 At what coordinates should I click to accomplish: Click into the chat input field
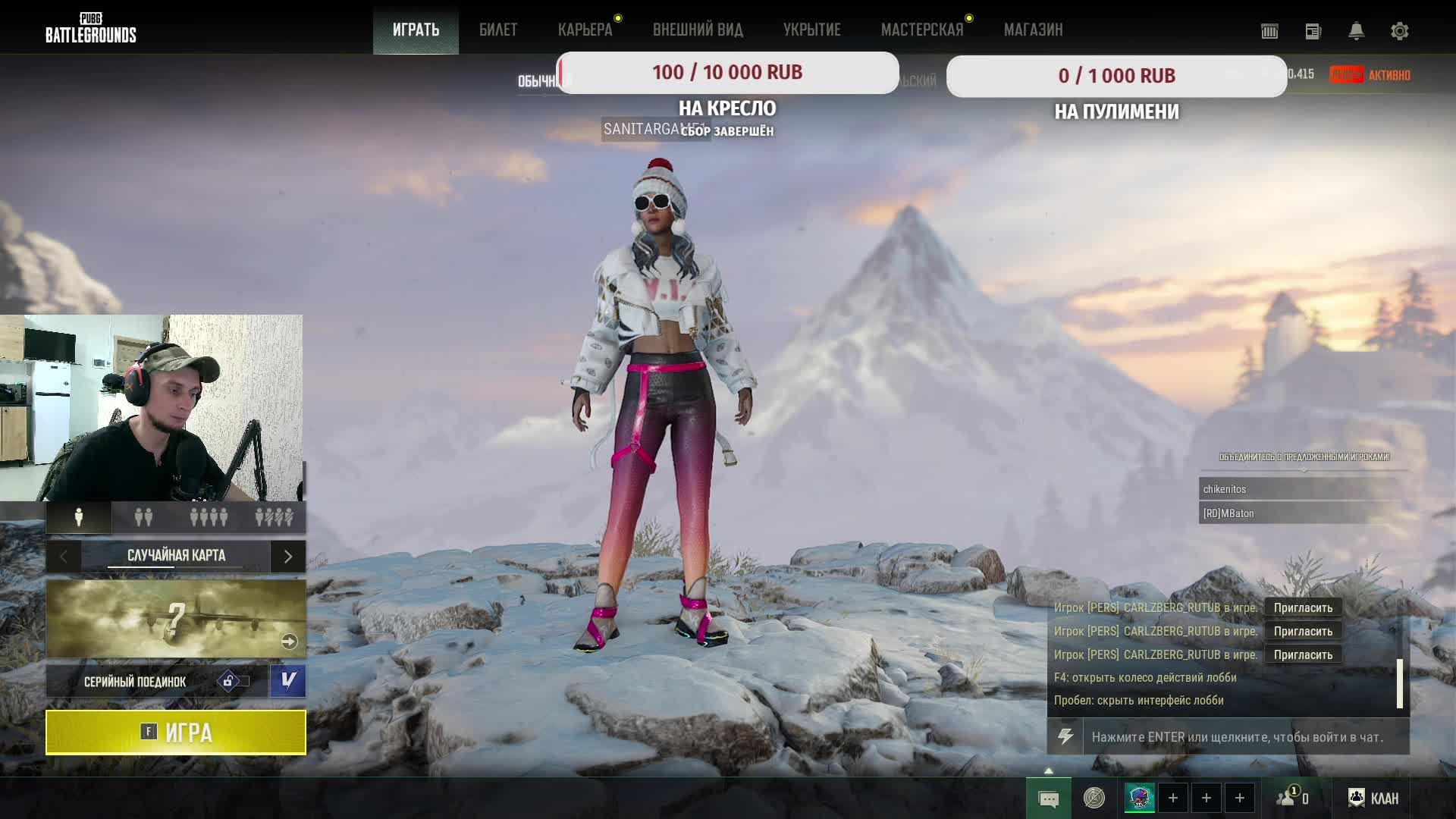(x=1244, y=737)
